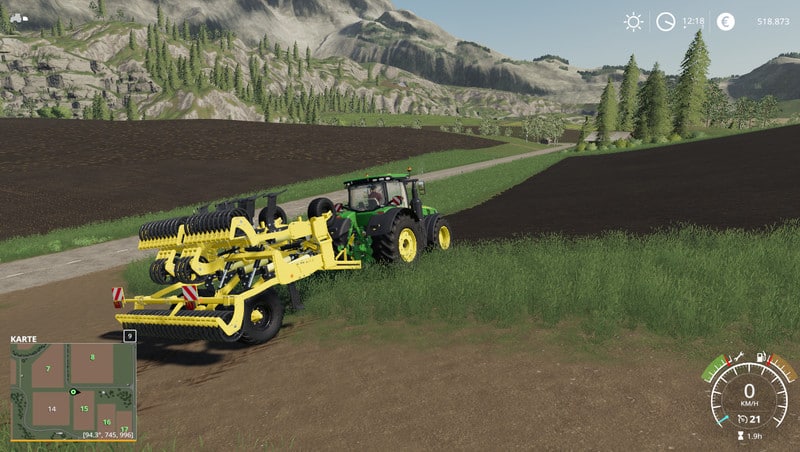The height and width of the screenshot is (452, 800).
Task: Click the sun weather icon
Action: click(x=633, y=21)
